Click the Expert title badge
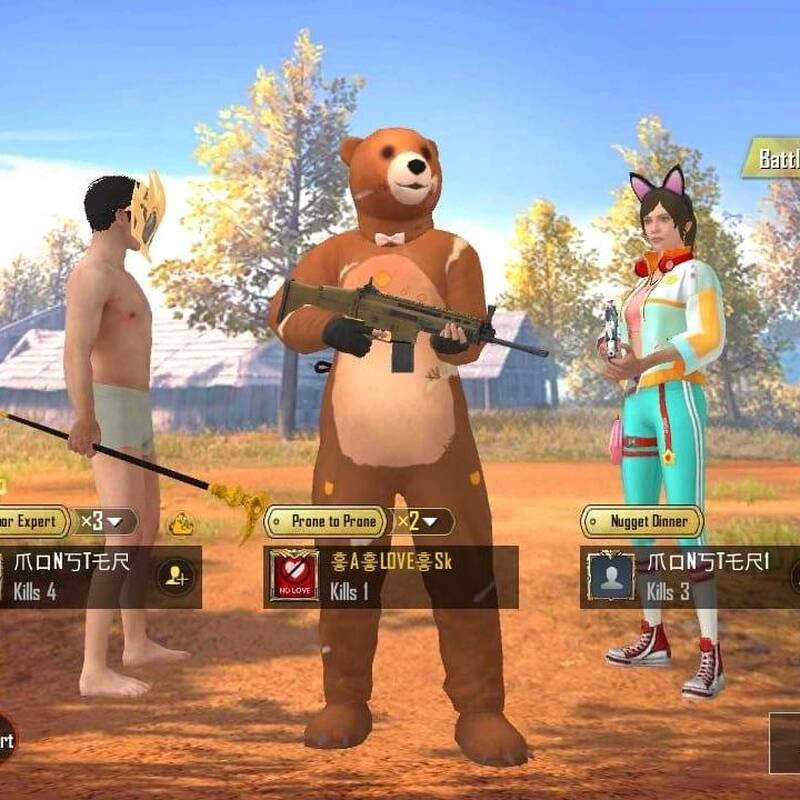This screenshot has height=800, width=800. coord(32,521)
